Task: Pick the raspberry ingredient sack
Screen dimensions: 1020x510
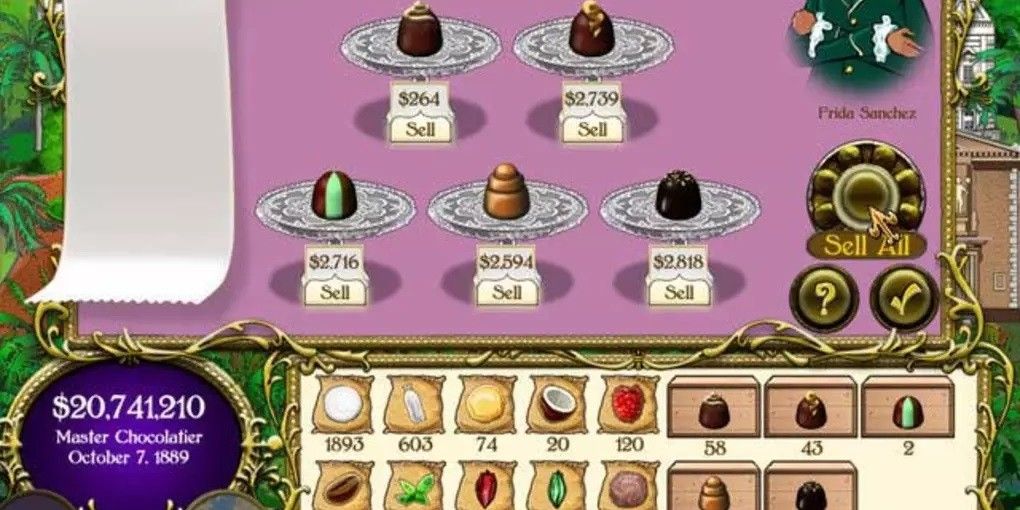Action: click(x=628, y=405)
